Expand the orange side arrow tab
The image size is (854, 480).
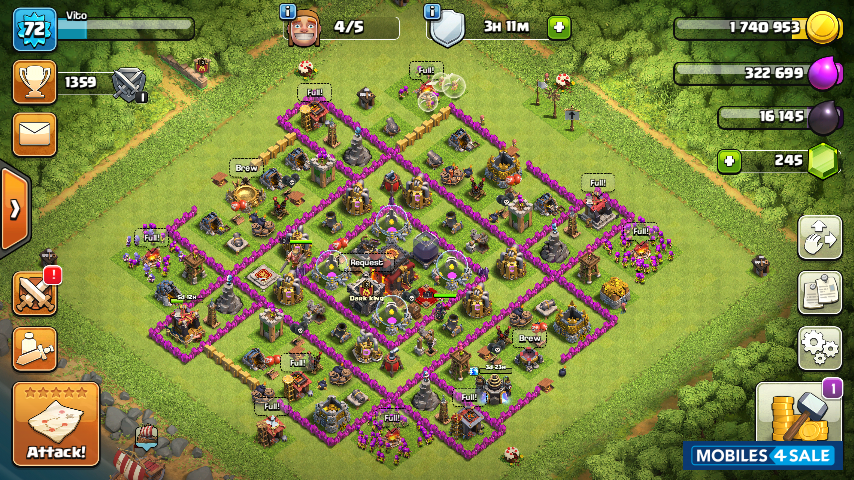(15, 209)
